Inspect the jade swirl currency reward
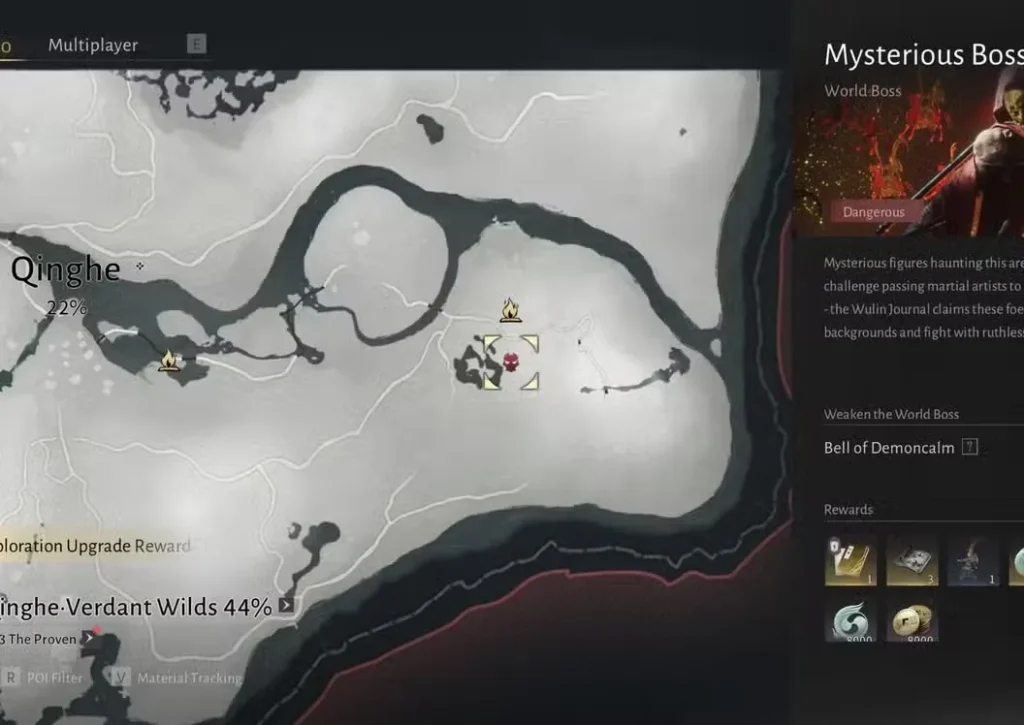 (x=850, y=620)
